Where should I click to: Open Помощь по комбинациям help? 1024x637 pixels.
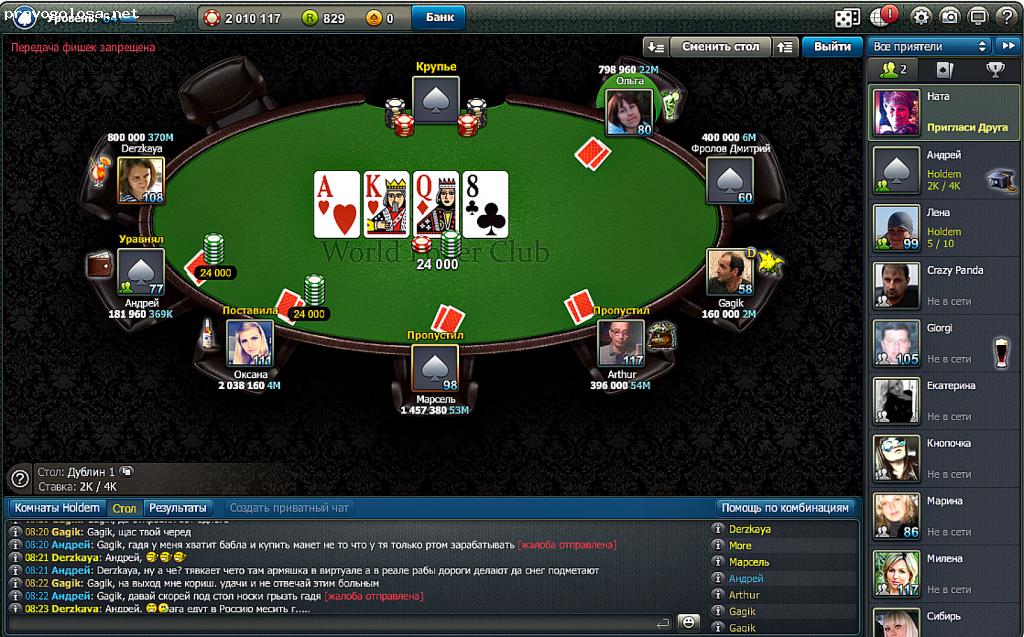click(788, 508)
